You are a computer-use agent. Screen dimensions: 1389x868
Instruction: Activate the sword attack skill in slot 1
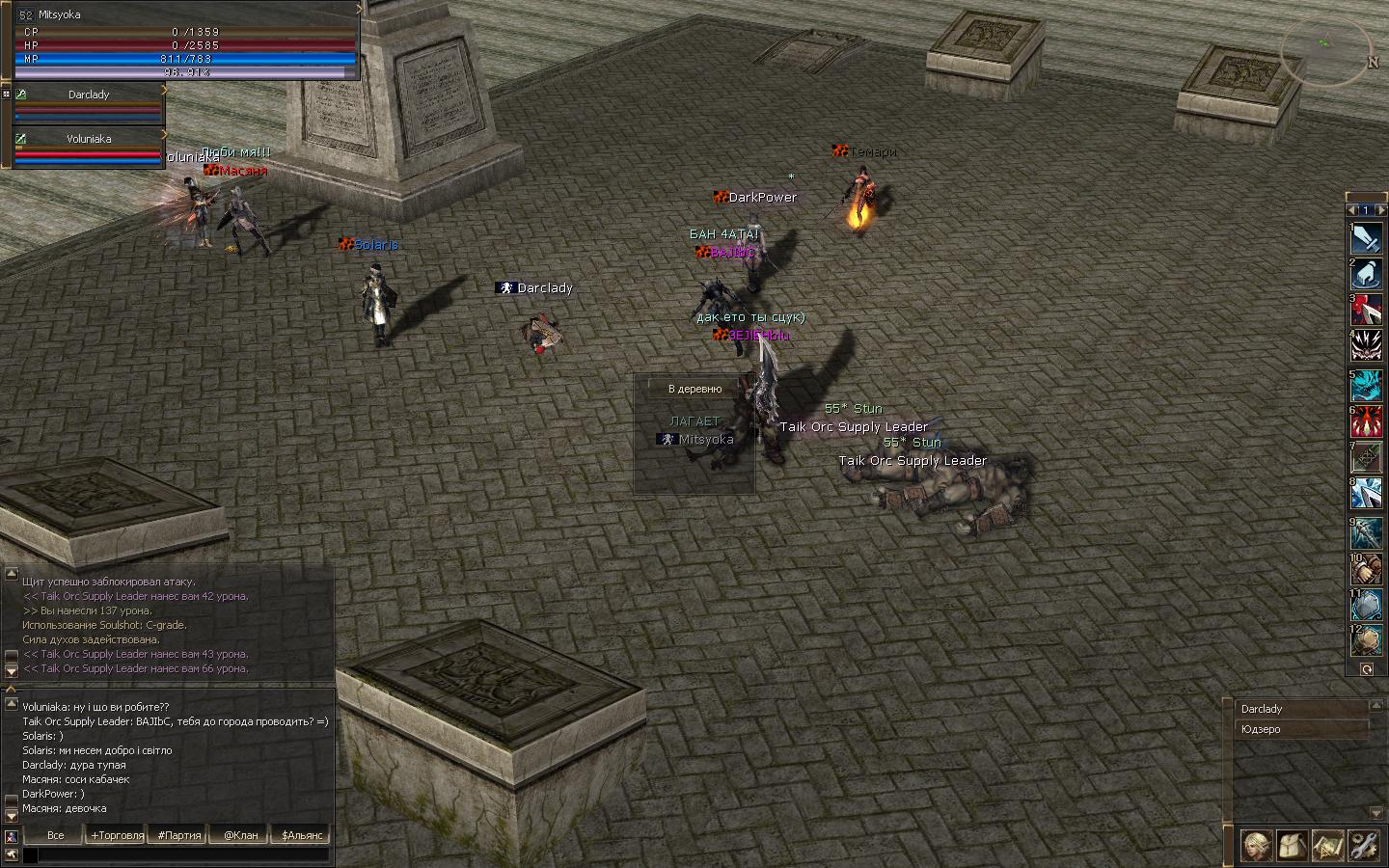click(x=1366, y=238)
